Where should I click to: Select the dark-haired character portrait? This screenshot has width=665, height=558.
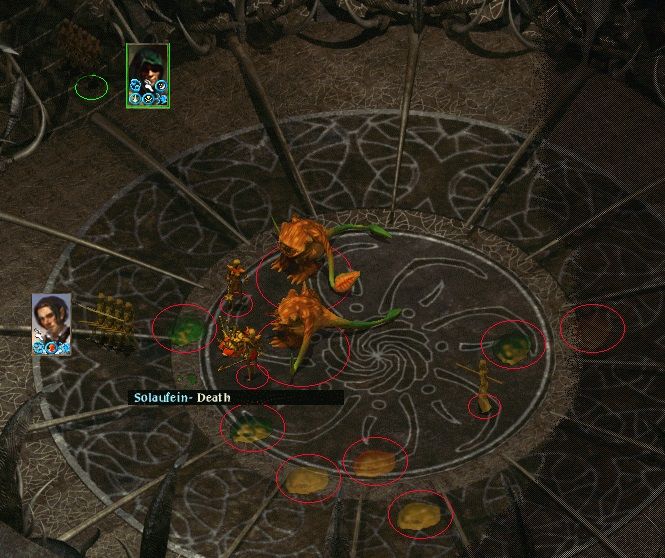[50, 318]
